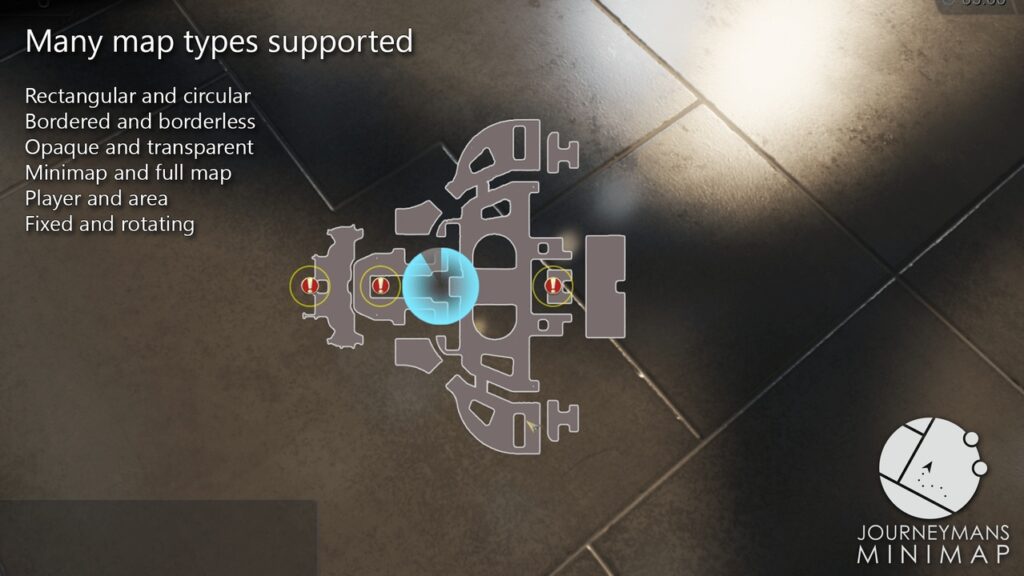Click the rightmost red exclamation map marker
The width and height of the screenshot is (1024, 576).
(x=552, y=286)
